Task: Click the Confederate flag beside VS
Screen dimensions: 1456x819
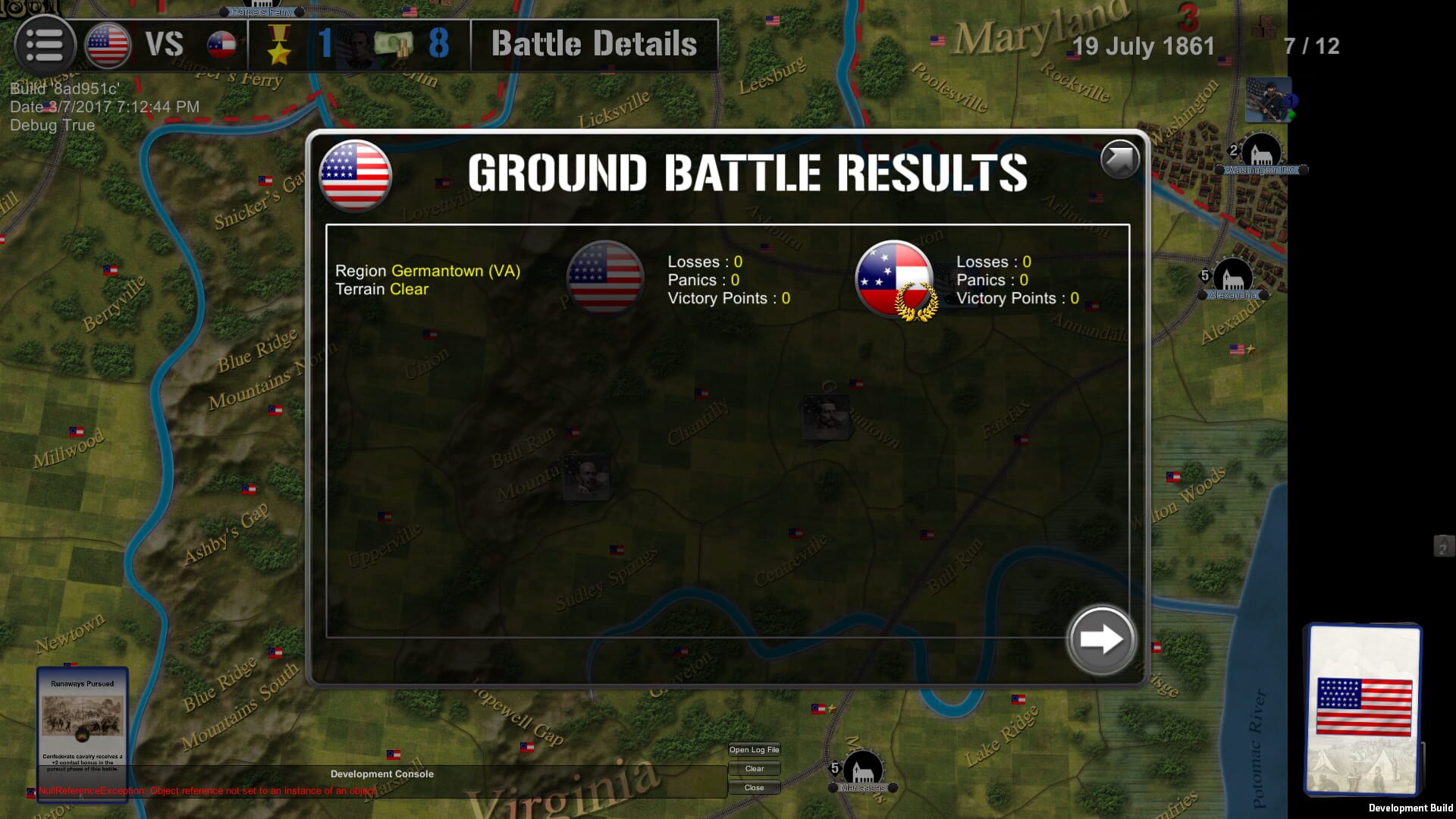Action: pyautogui.click(x=221, y=44)
